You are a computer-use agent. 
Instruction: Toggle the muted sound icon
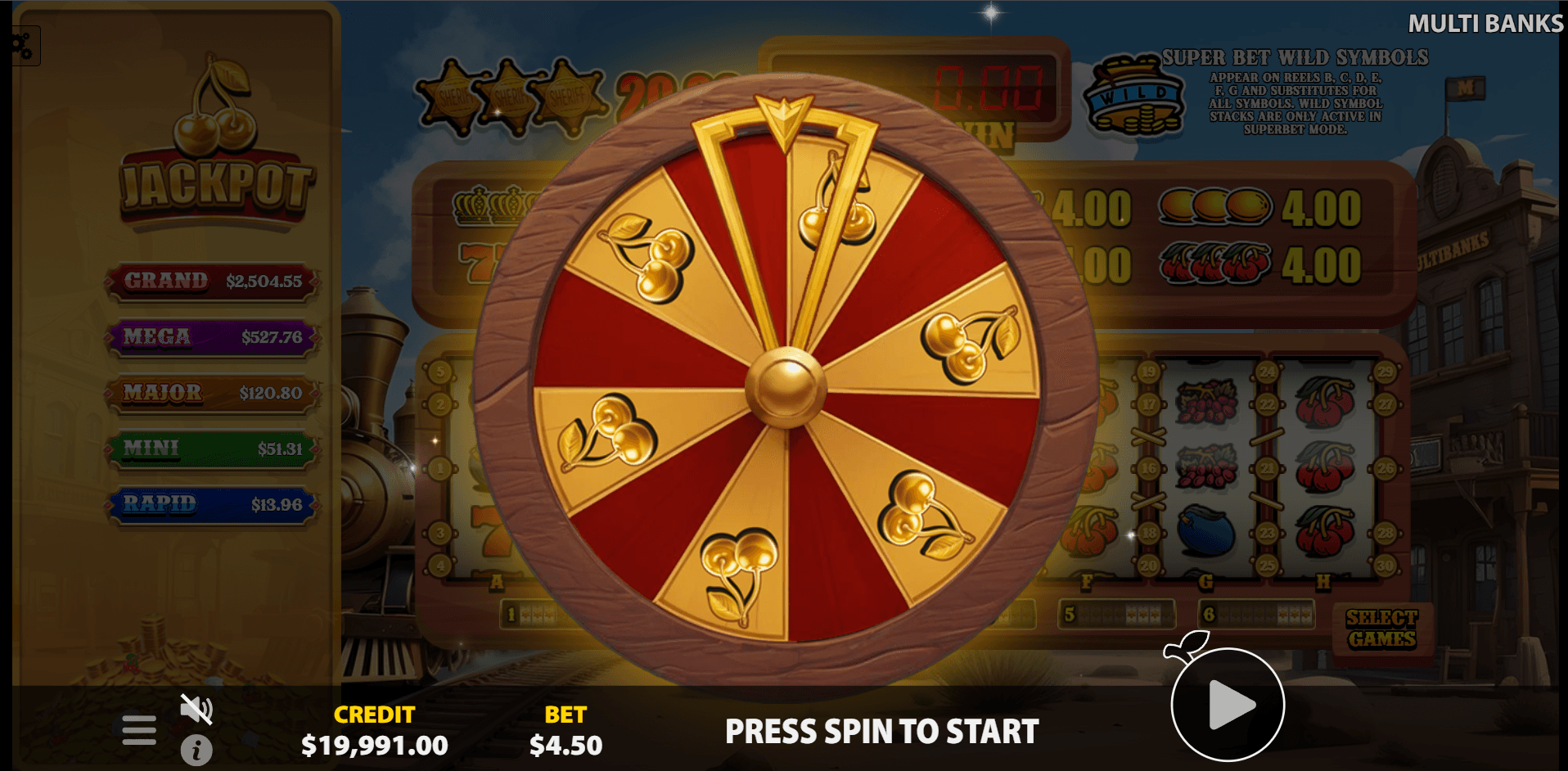(196, 709)
